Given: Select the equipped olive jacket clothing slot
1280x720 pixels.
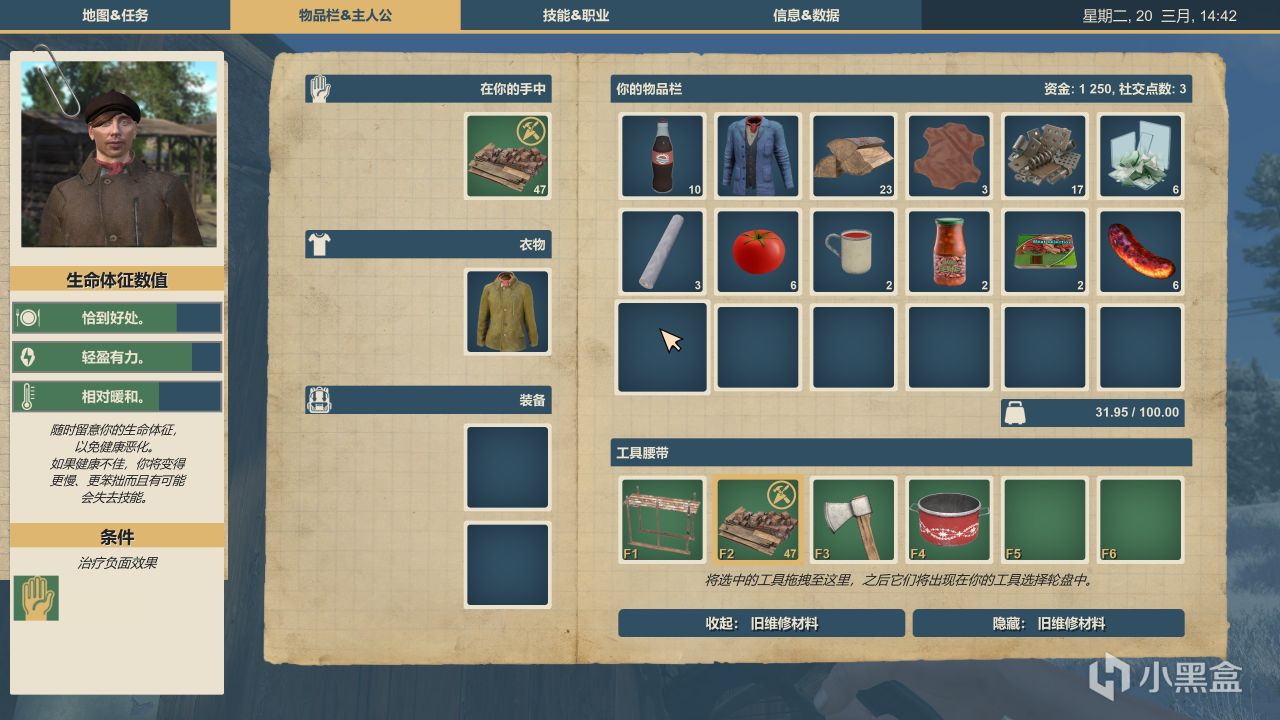Looking at the screenshot, I should click(x=508, y=311).
